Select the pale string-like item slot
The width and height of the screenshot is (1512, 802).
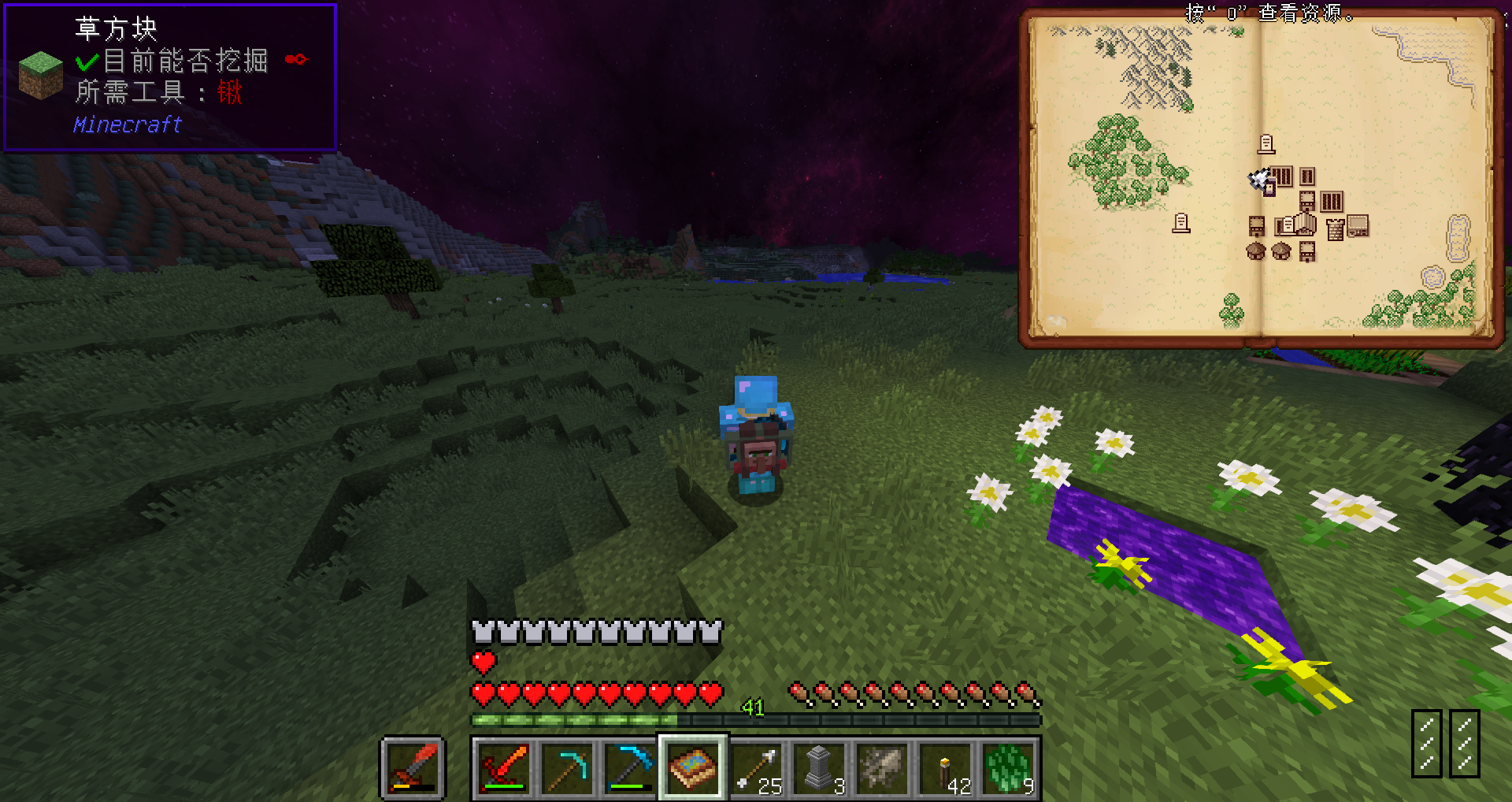click(x=882, y=767)
